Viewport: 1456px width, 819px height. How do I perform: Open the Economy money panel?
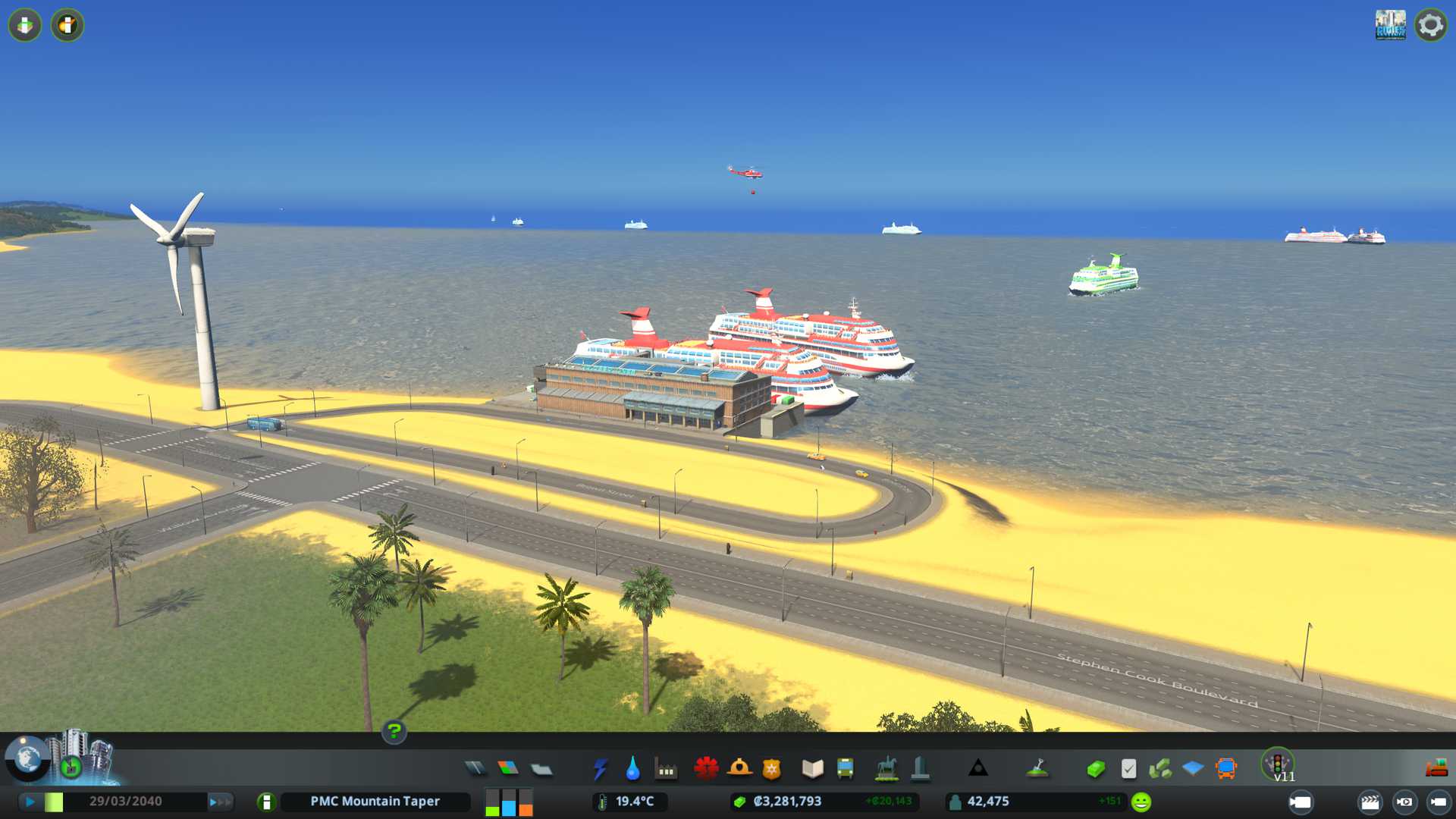coord(1095,769)
